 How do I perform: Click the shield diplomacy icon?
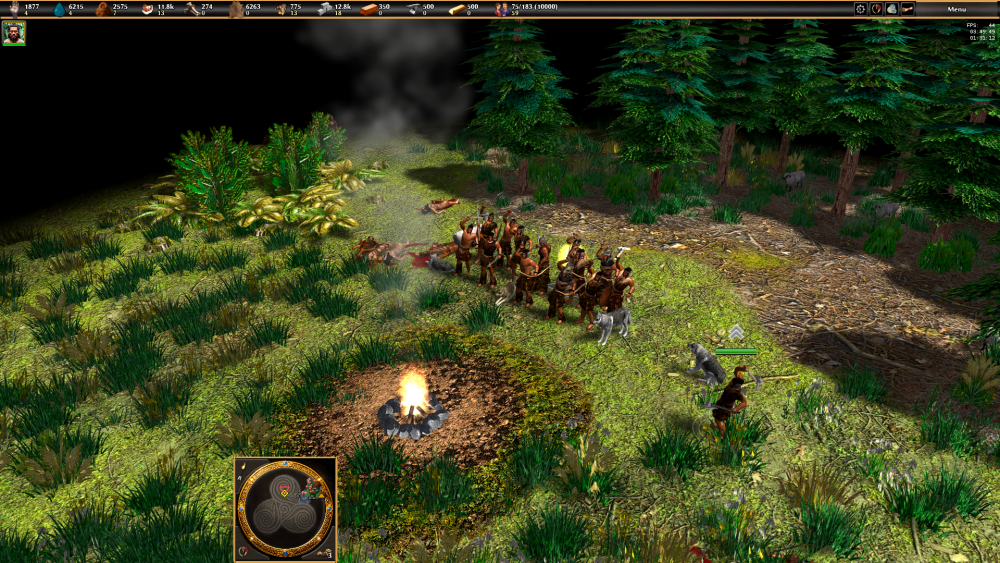[876, 9]
